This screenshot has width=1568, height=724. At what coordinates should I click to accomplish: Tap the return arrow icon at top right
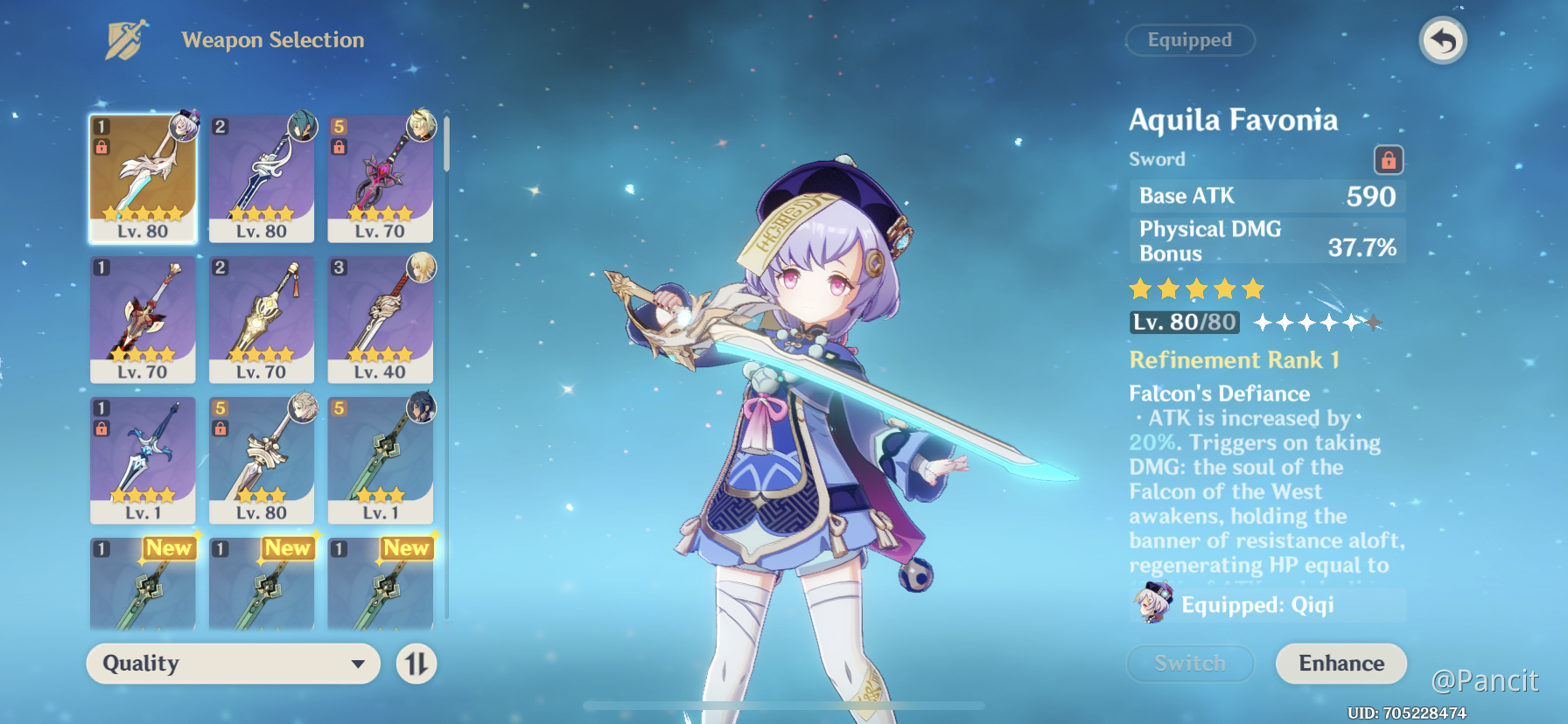coord(1443,39)
